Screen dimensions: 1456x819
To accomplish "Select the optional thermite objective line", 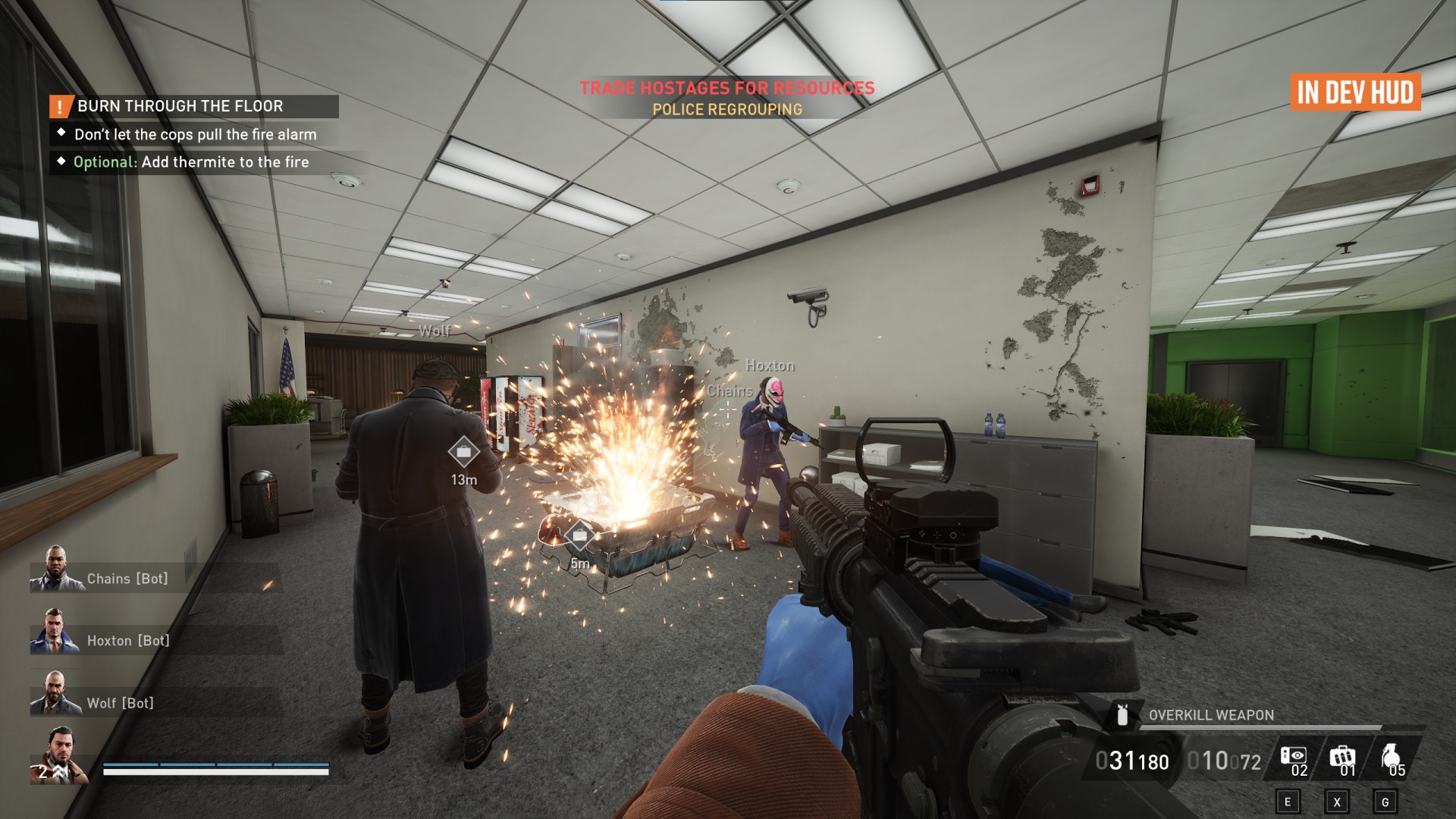I will click(191, 162).
